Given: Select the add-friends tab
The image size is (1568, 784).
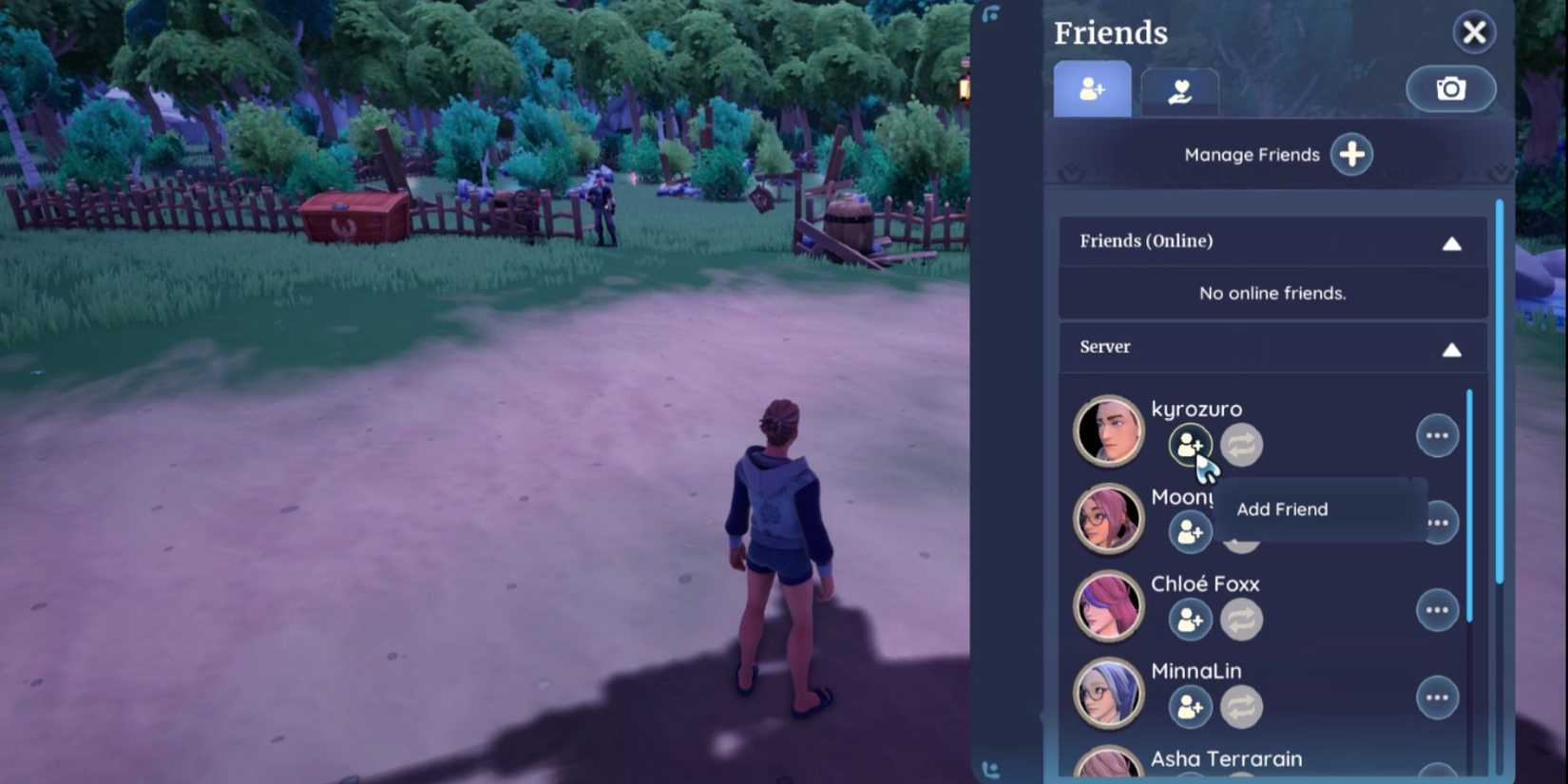Looking at the screenshot, I should [1091, 88].
